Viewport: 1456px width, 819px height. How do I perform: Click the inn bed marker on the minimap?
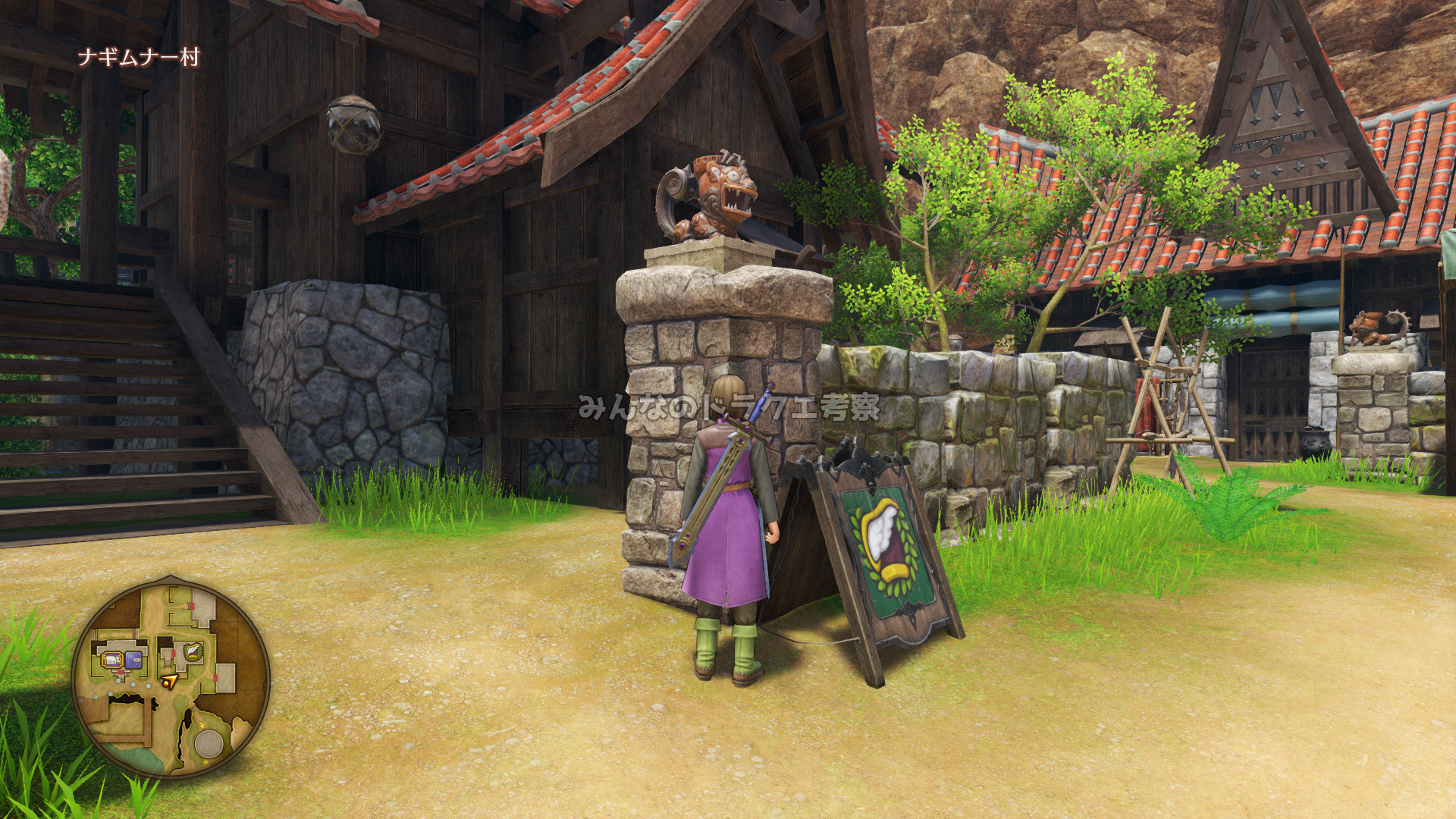click(114, 660)
